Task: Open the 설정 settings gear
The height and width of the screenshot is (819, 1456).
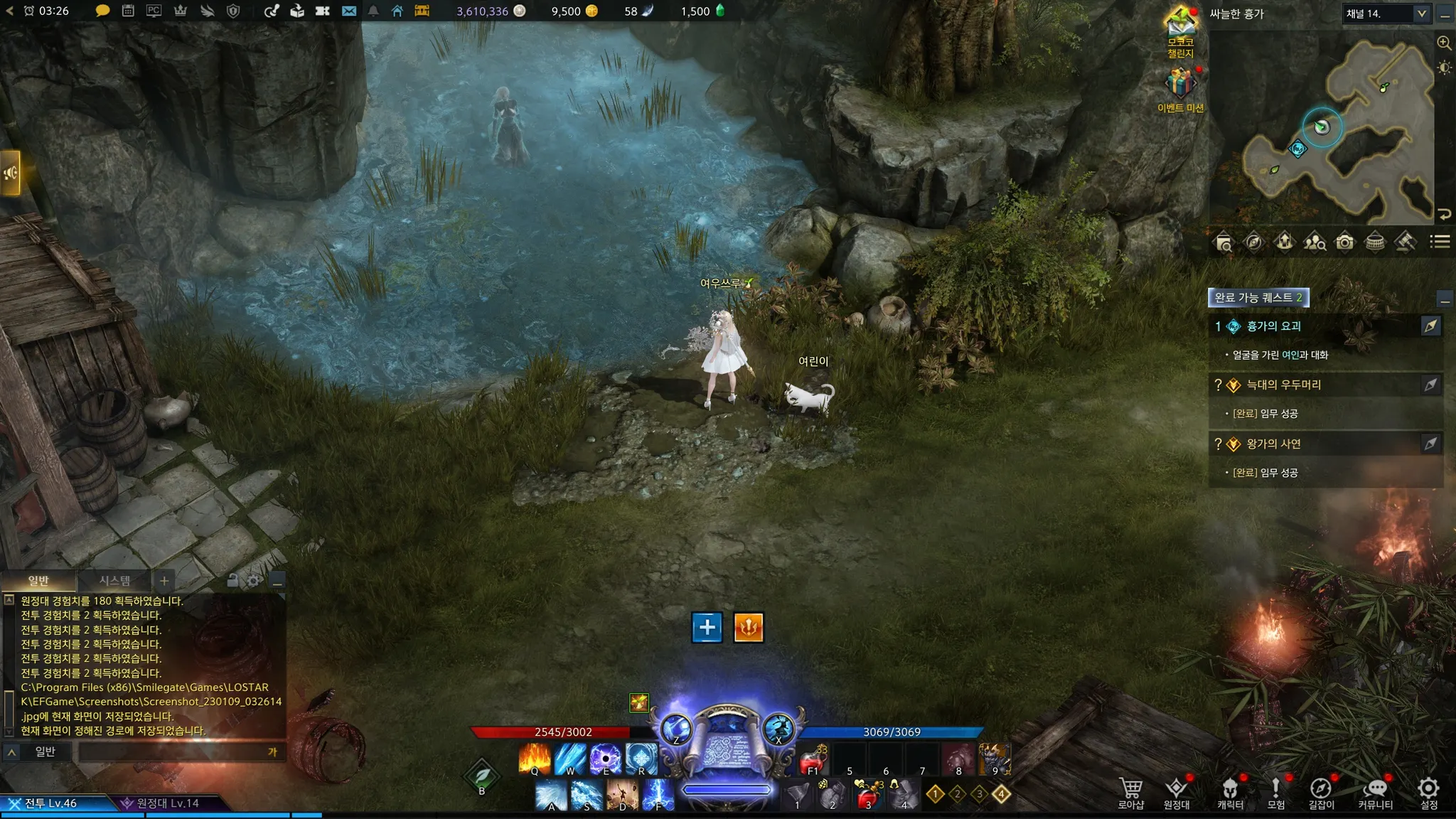Action: [1428, 792]
